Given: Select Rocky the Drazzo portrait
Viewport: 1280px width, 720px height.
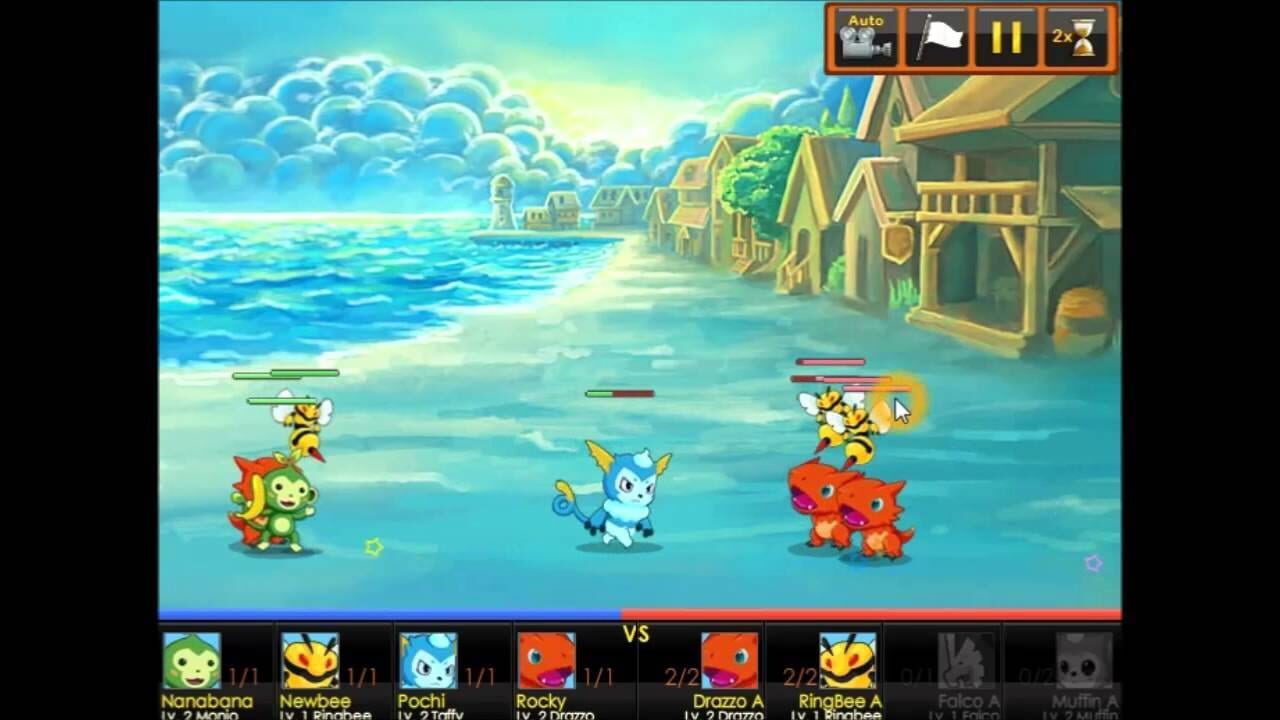Looking at the screenshot, I should pos(546,663).
